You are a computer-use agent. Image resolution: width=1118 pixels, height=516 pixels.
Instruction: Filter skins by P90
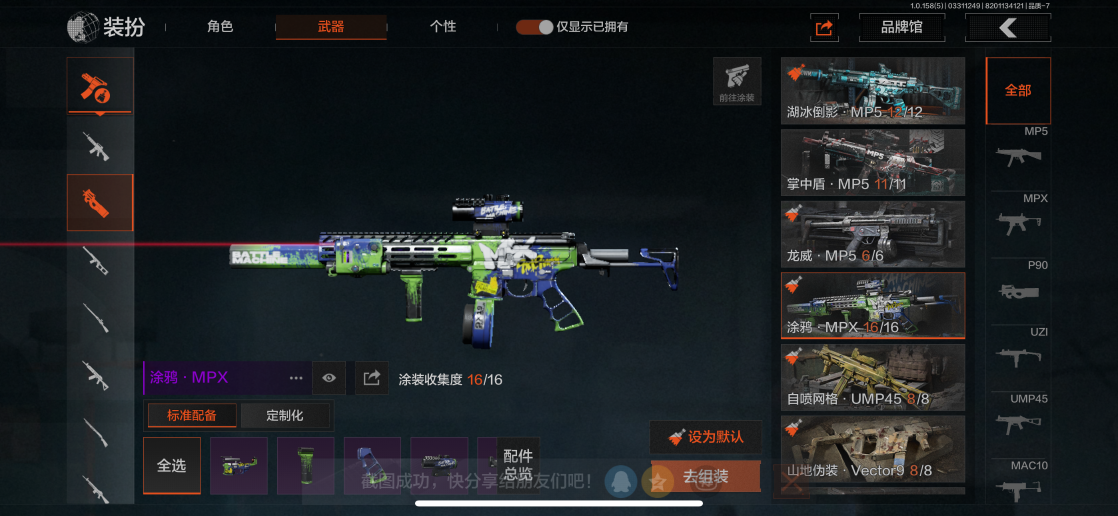pos(1018,285)
